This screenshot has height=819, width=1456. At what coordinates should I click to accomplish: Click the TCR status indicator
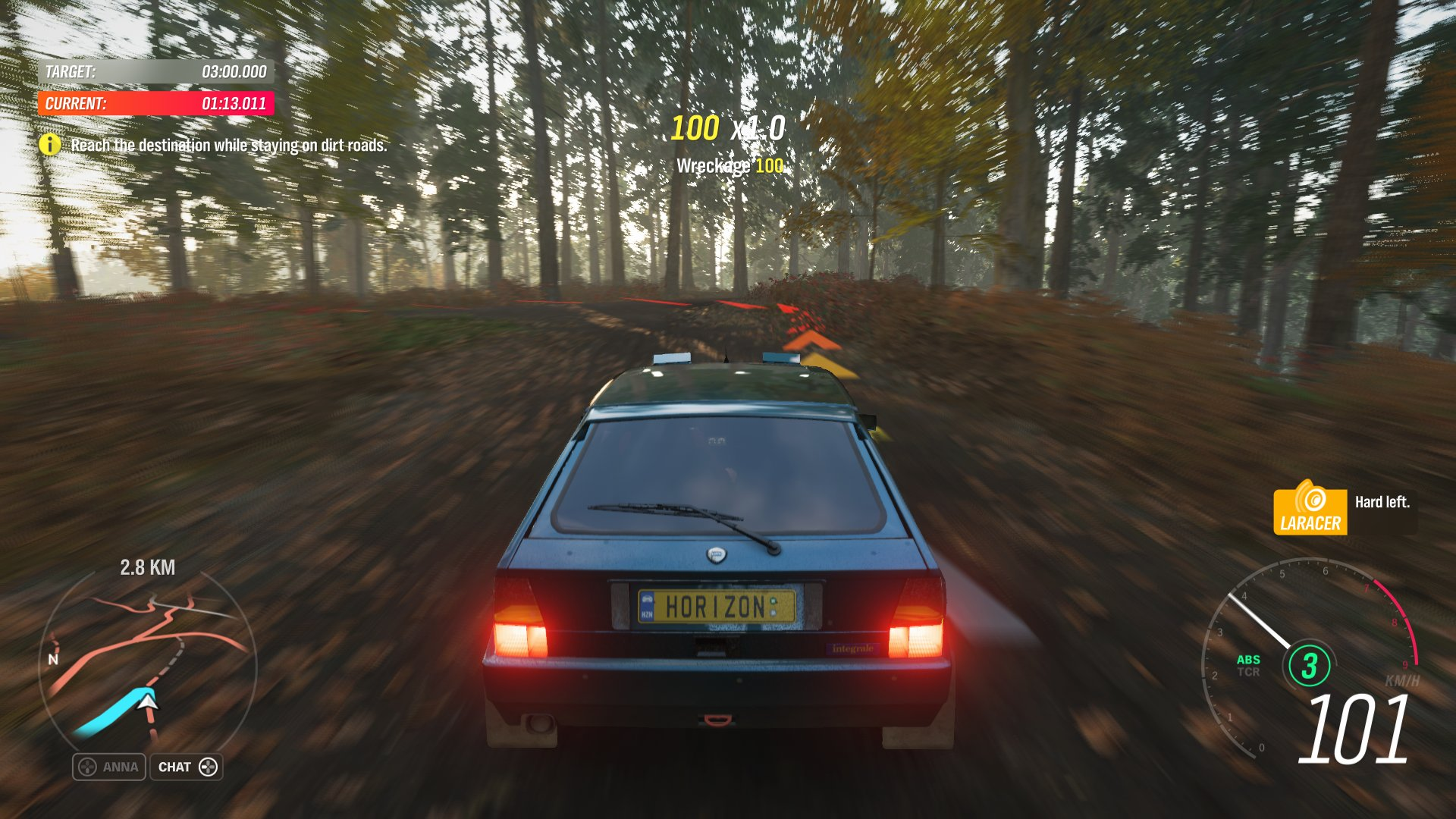(x=1247, y=672)
